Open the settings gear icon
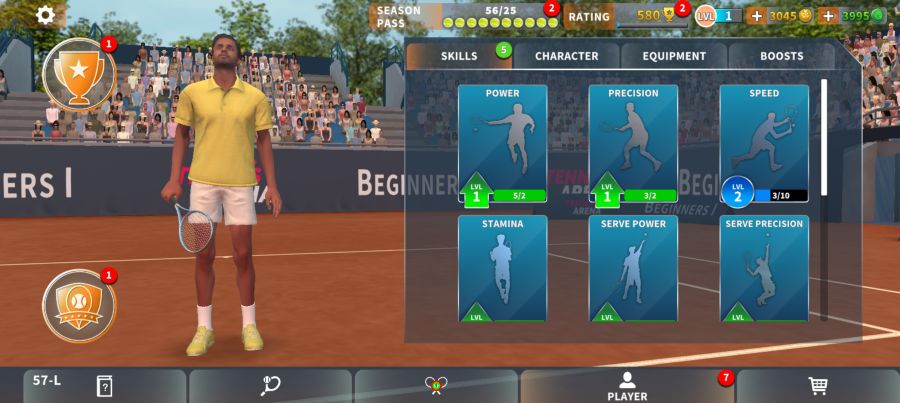900x403 pixels. 46,15
